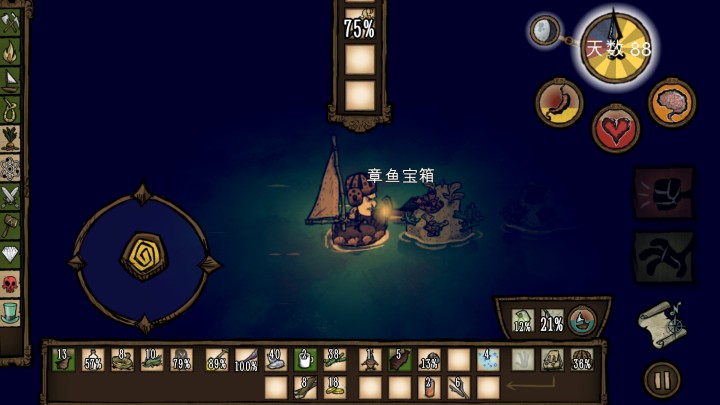Select the inventory item stack of 40
The height and width of the screenshot is (405, 720).
click(276, 360)
